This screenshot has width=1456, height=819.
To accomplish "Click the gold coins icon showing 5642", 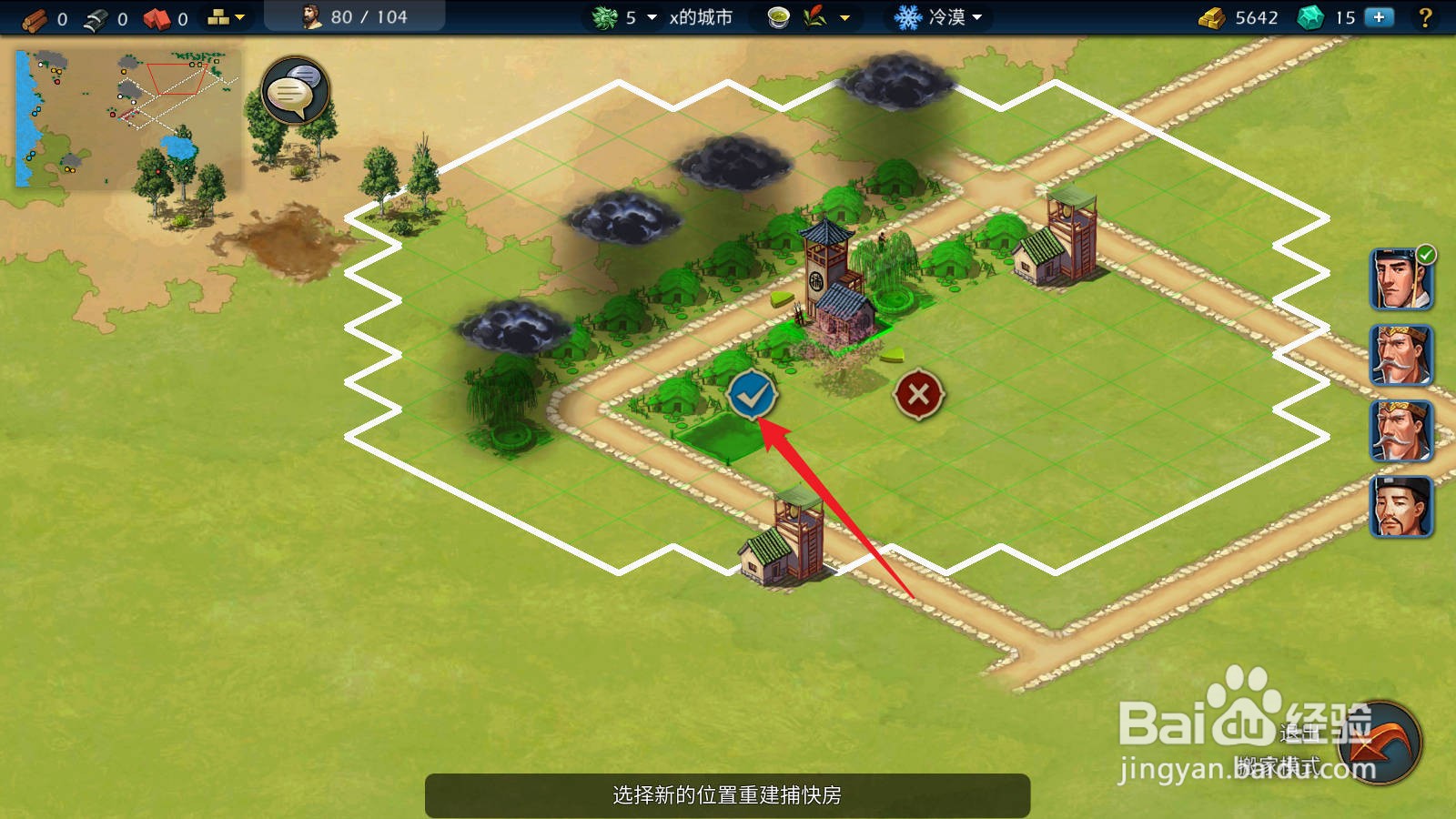I will (x=1210, y=16).
